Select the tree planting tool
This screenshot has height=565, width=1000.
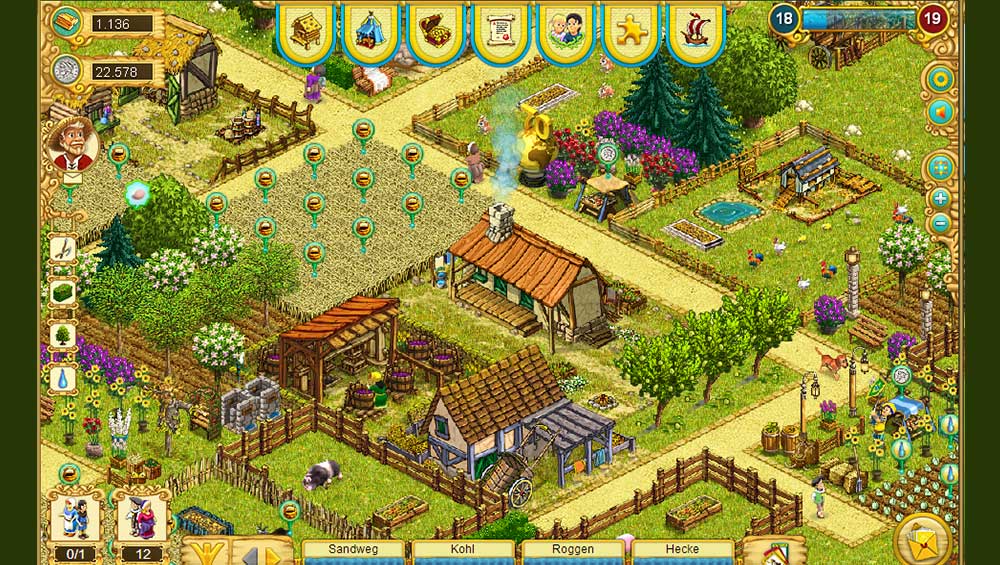(62, 335)
